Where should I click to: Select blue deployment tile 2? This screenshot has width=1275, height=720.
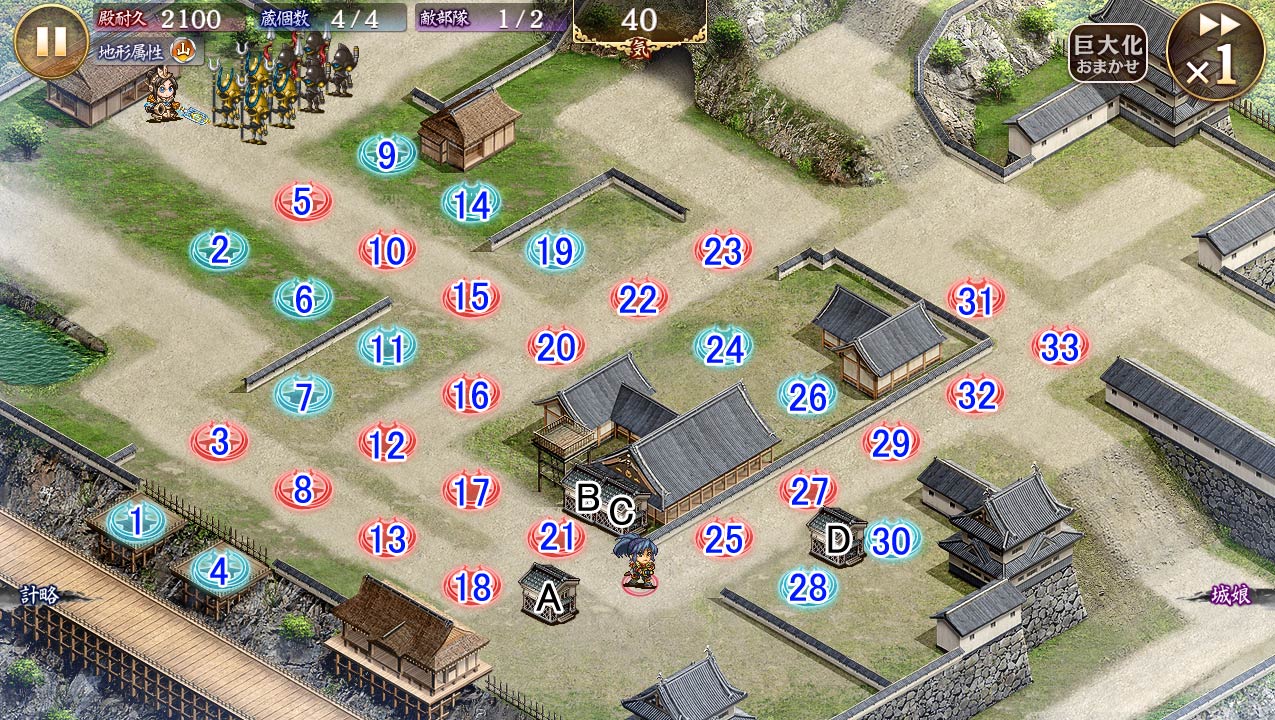(x=219, y=250)
